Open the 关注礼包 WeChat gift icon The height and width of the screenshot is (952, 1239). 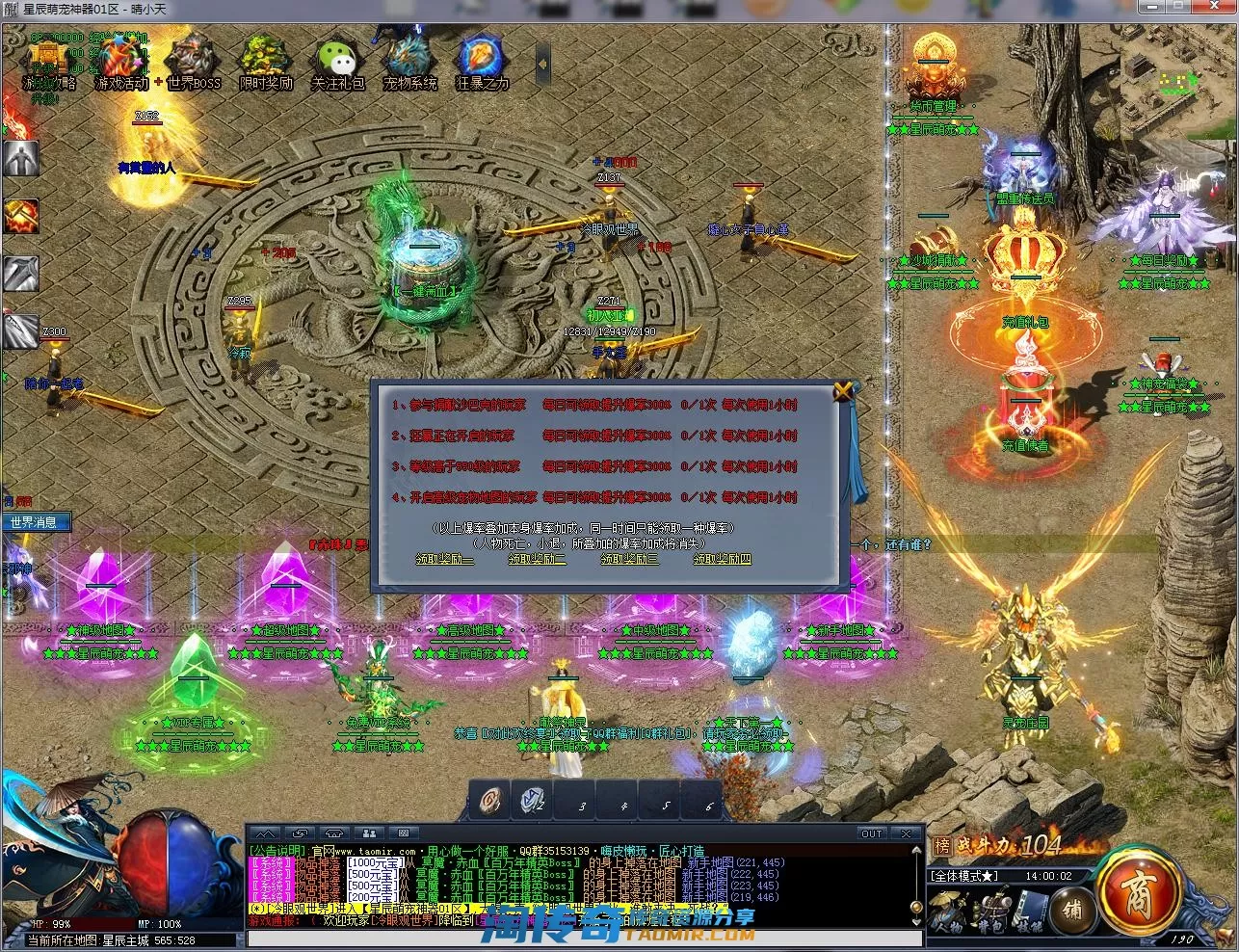click(x=337, y=62)
